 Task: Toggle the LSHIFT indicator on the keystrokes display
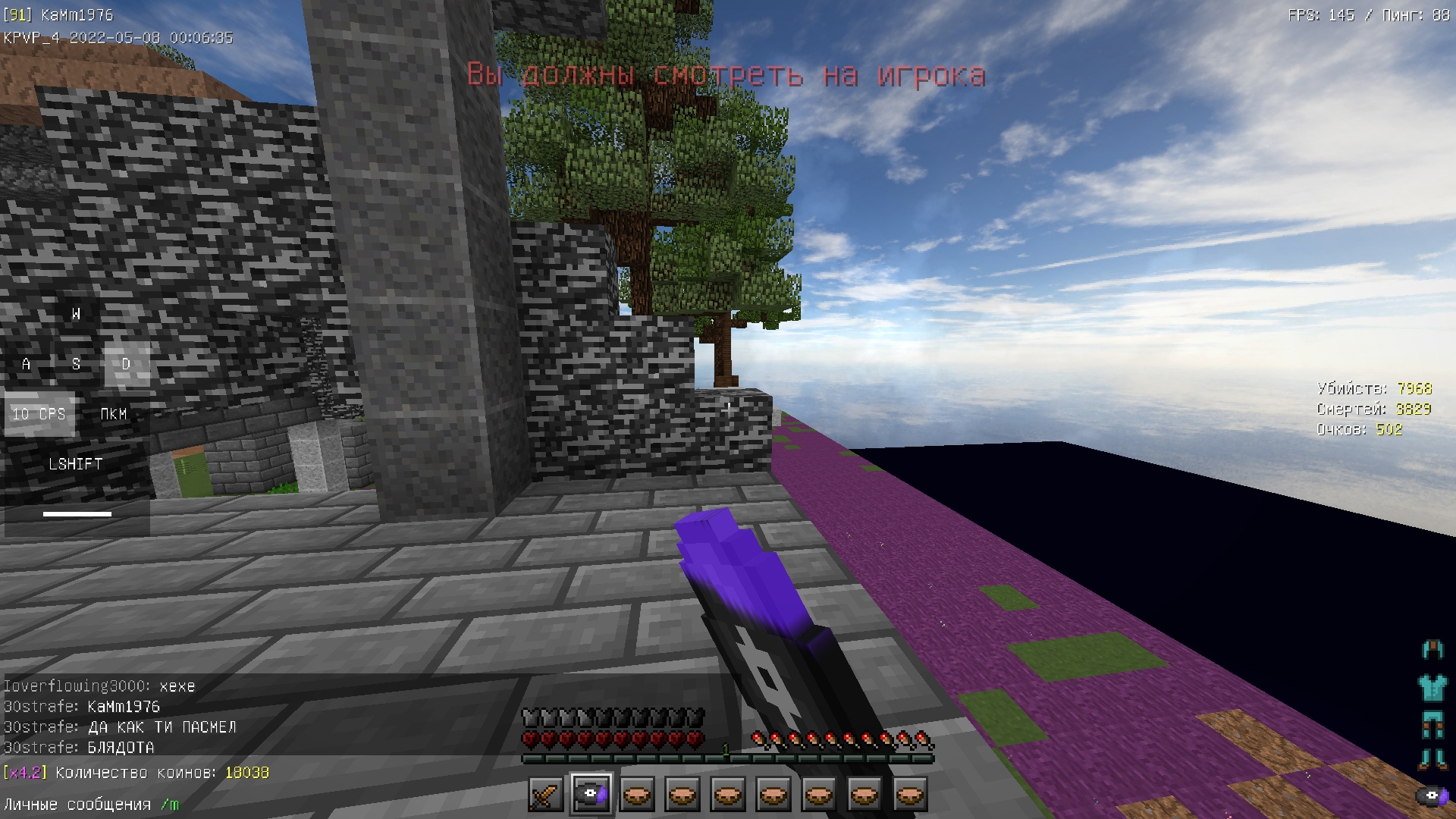tap(74, 463)
